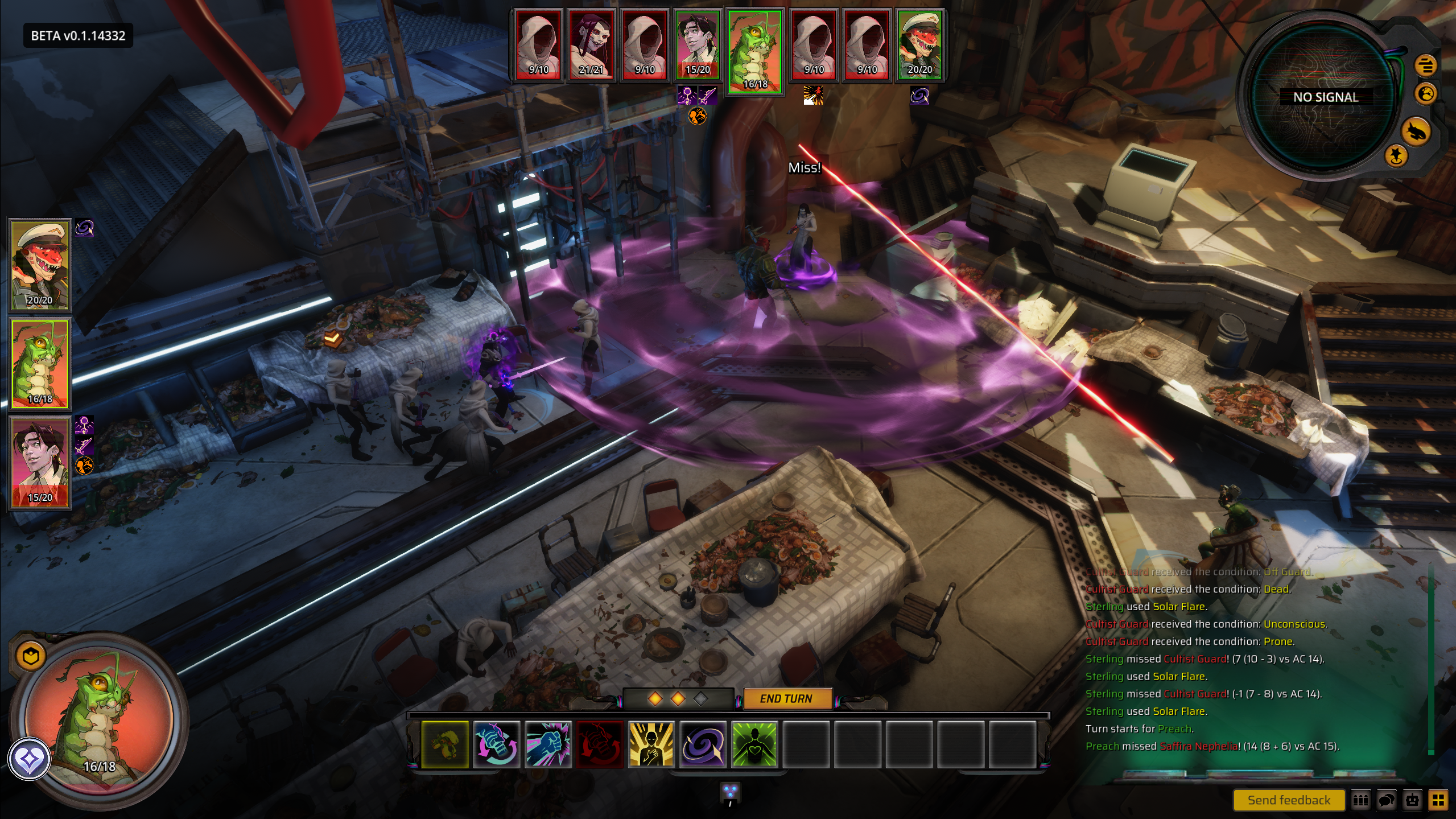Open the planet icon beside the minimap
The height and width of the screenshot is (819, 1456).
click(1426, 93)
